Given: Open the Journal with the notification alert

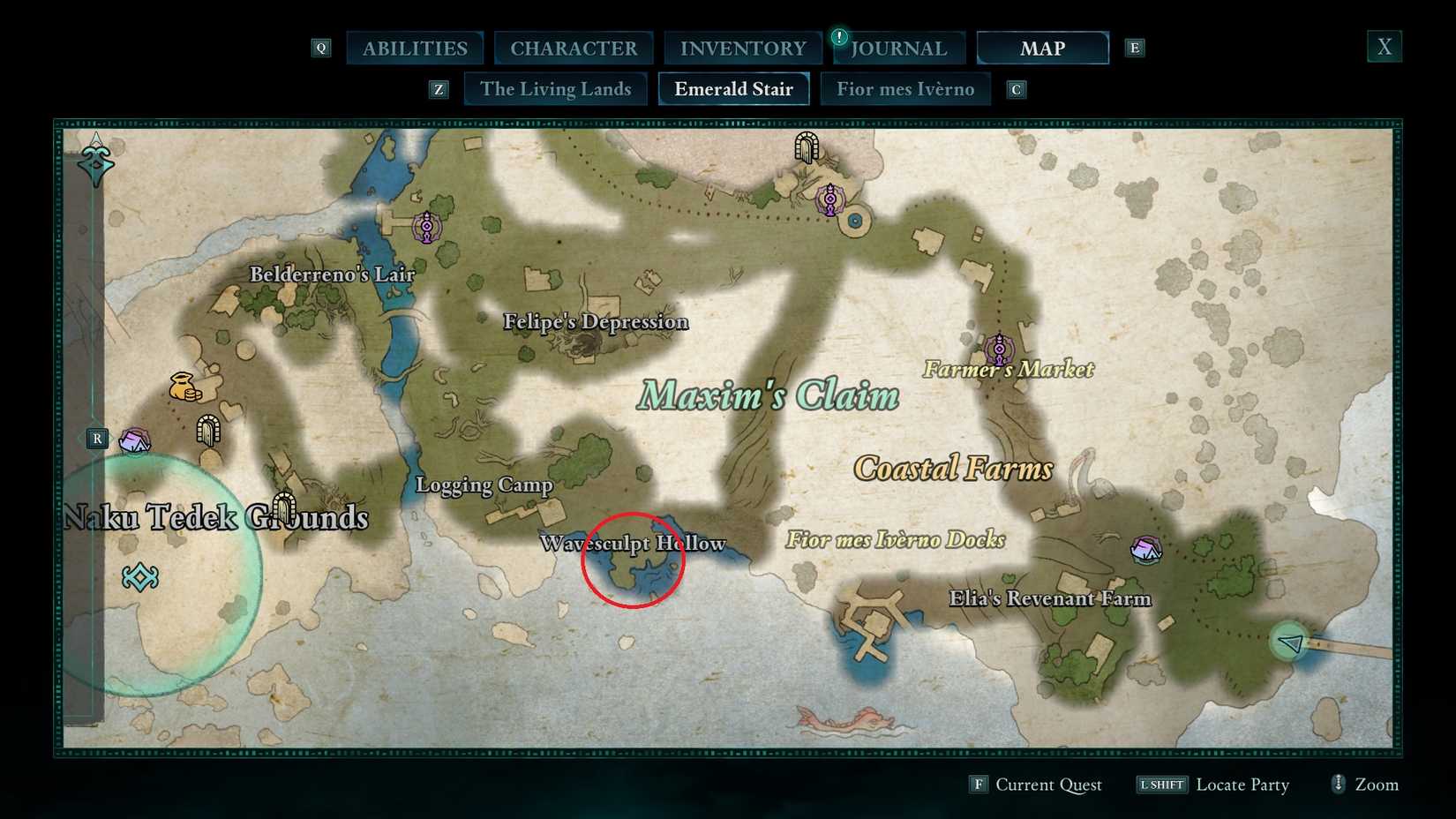Looking at the screenshot, I should [897, 49].
